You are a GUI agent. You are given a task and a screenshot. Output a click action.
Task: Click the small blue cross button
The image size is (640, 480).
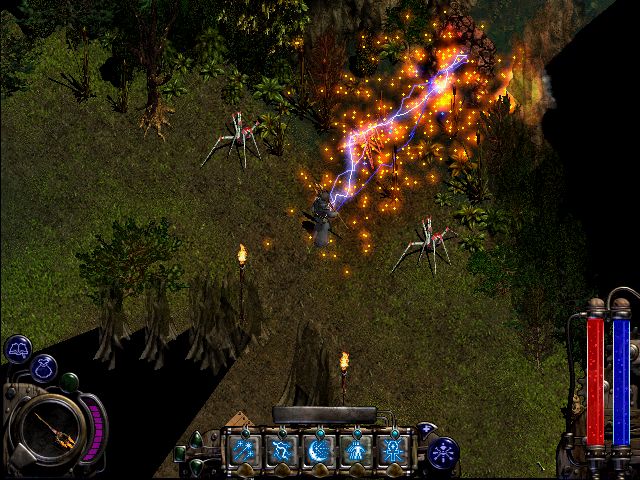click(x=425, y=429)
